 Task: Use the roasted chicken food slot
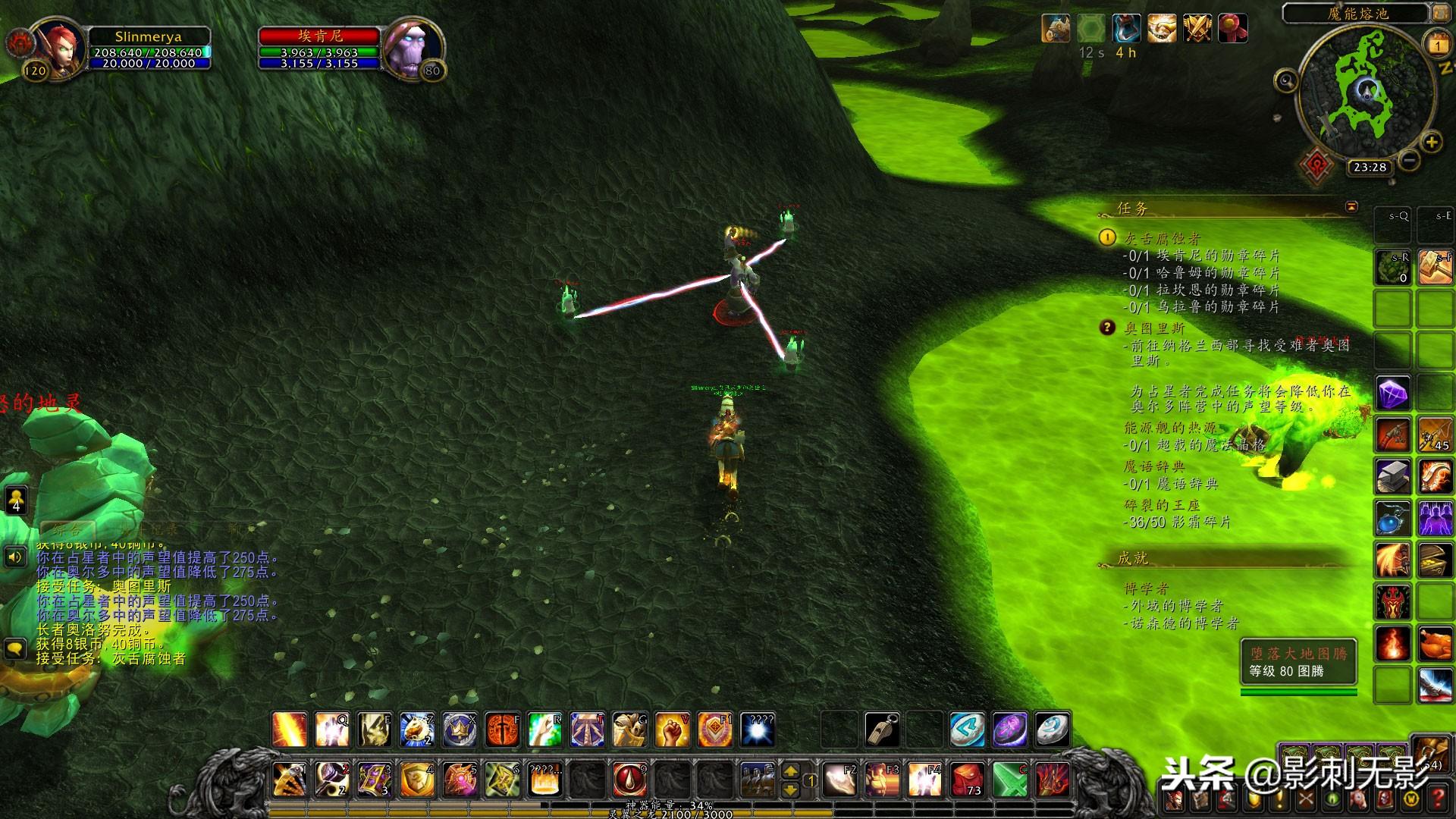1435,645
